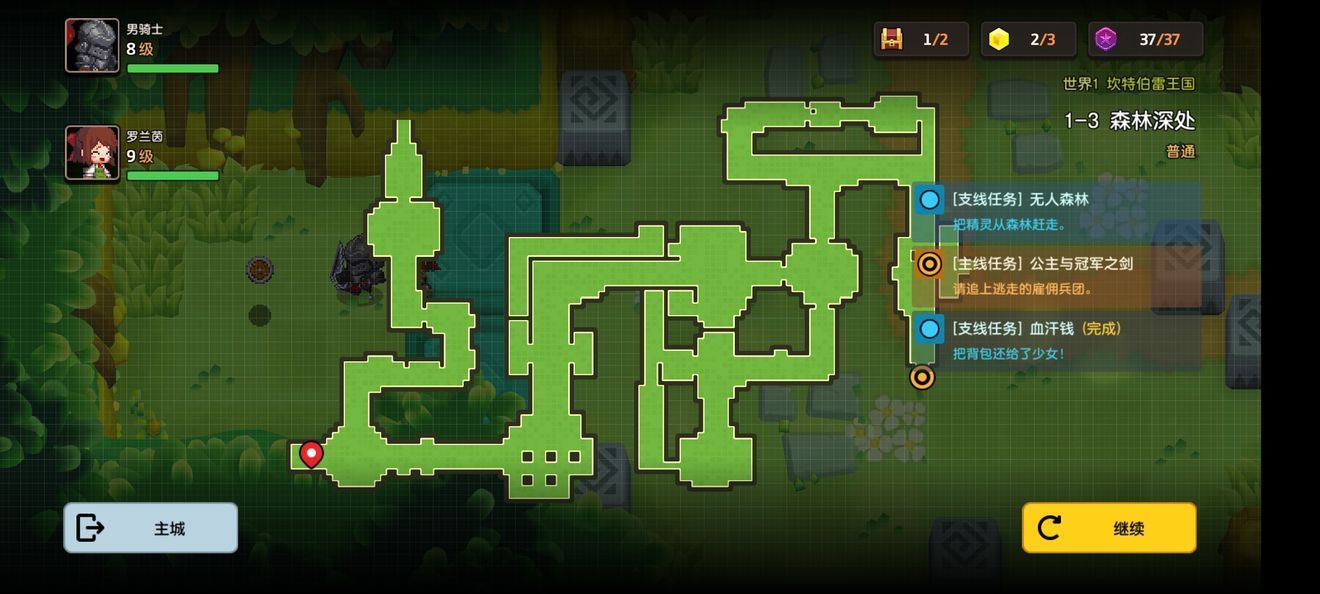This screenshot has height=594, width=1320.
Task: Click the orange objective marker below the quest list
Action: pyautogui.click(x=922, y=377)
